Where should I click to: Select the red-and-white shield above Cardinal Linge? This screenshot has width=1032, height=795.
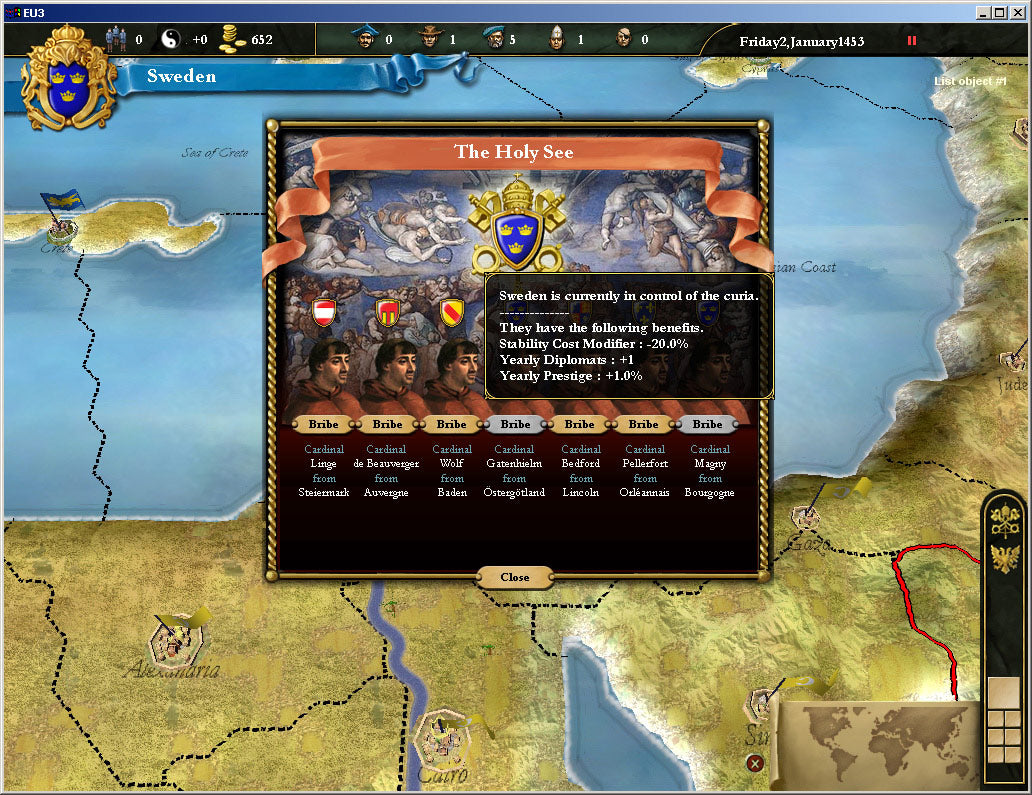(323, 312)
